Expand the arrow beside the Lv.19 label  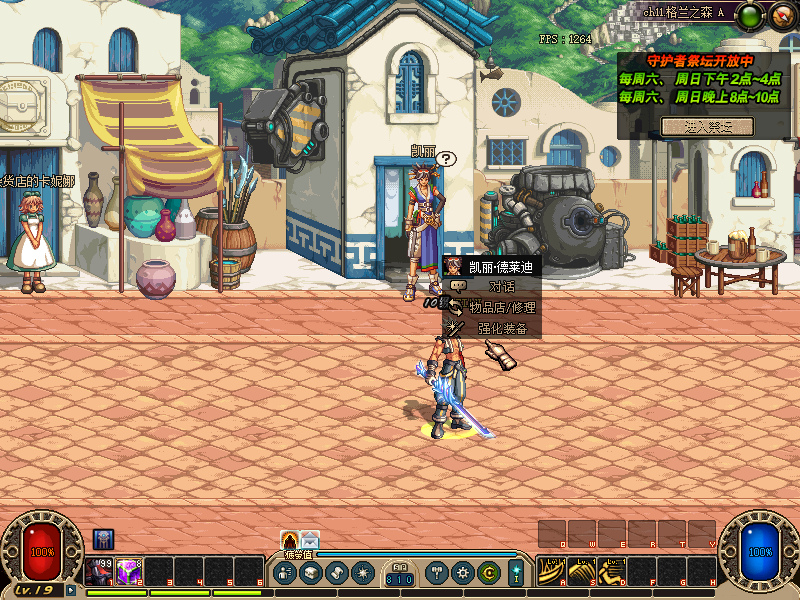tap(71, 590)
